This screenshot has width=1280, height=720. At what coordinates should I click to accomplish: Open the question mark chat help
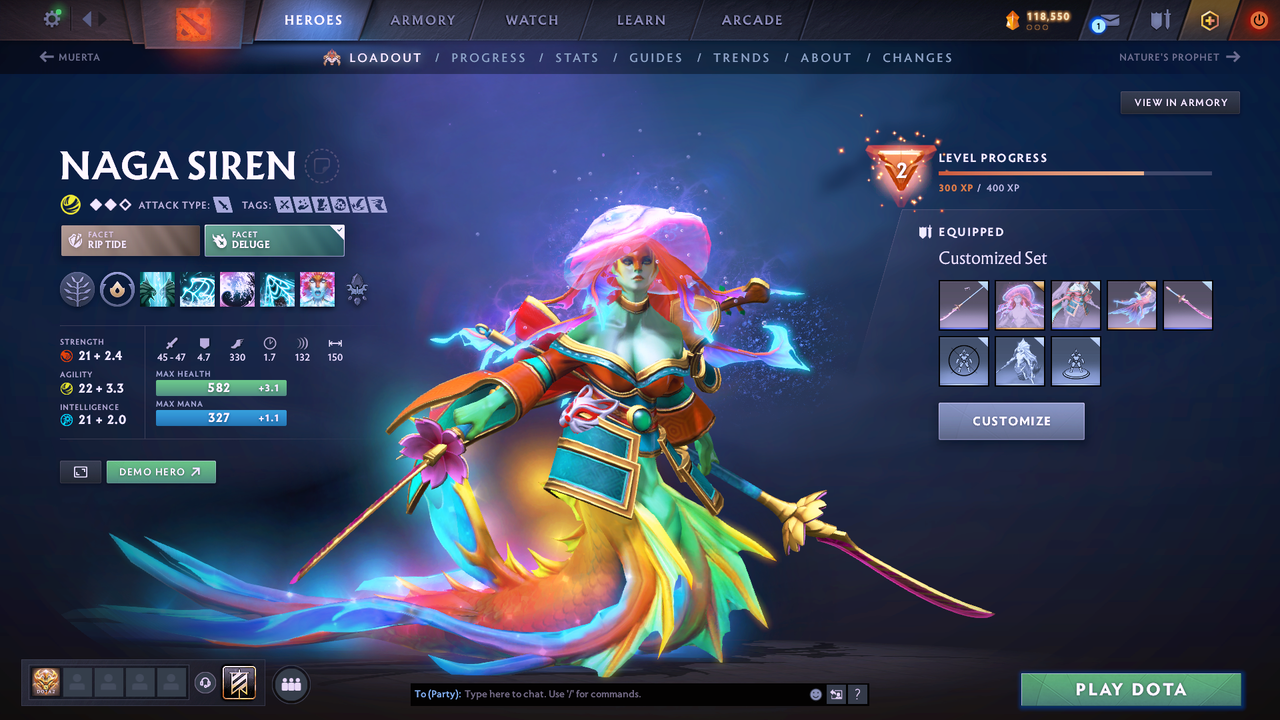point(857,694)
